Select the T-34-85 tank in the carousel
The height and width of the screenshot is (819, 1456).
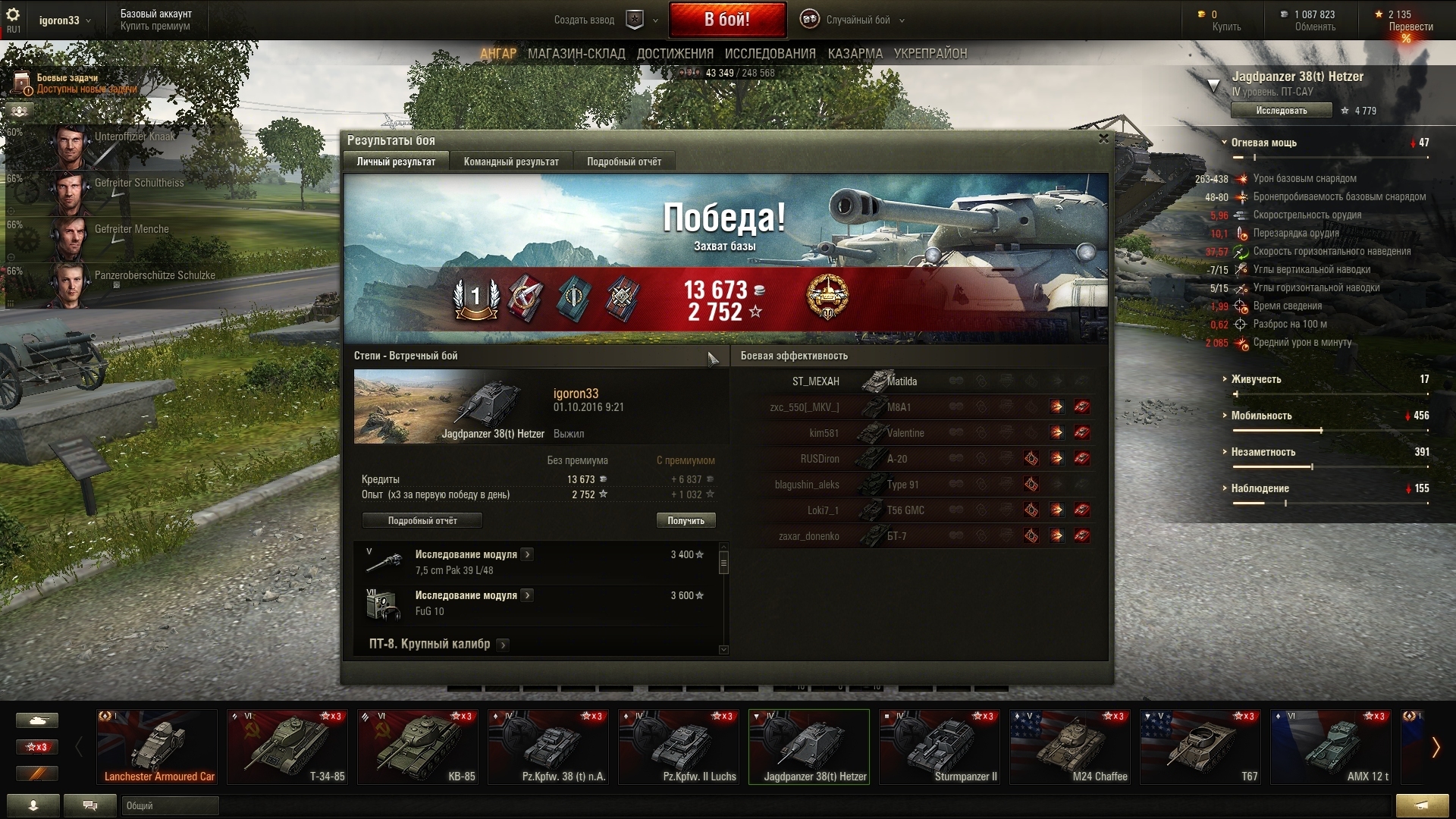coord(287,747)
